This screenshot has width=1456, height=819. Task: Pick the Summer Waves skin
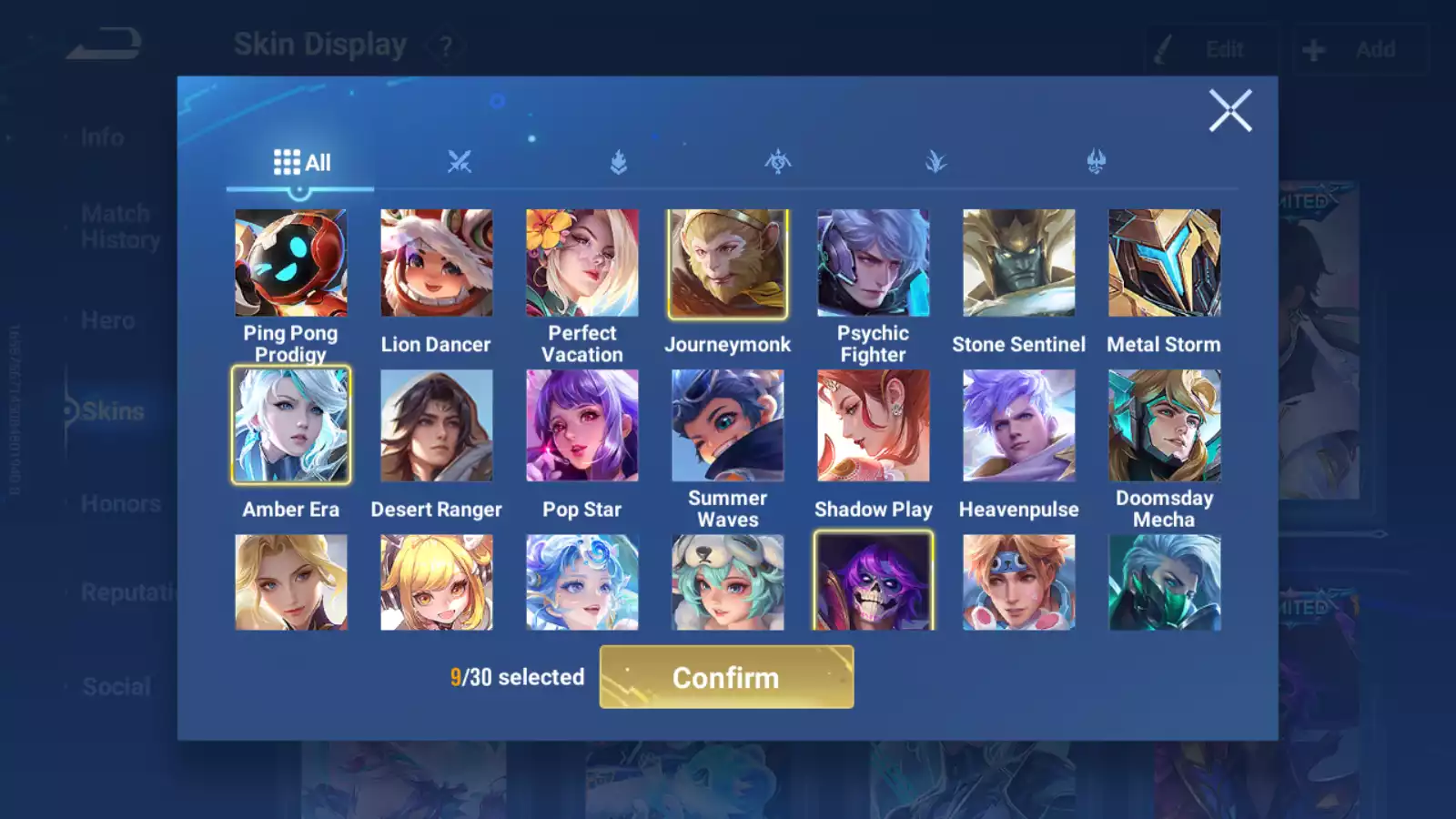coord(728,425)
